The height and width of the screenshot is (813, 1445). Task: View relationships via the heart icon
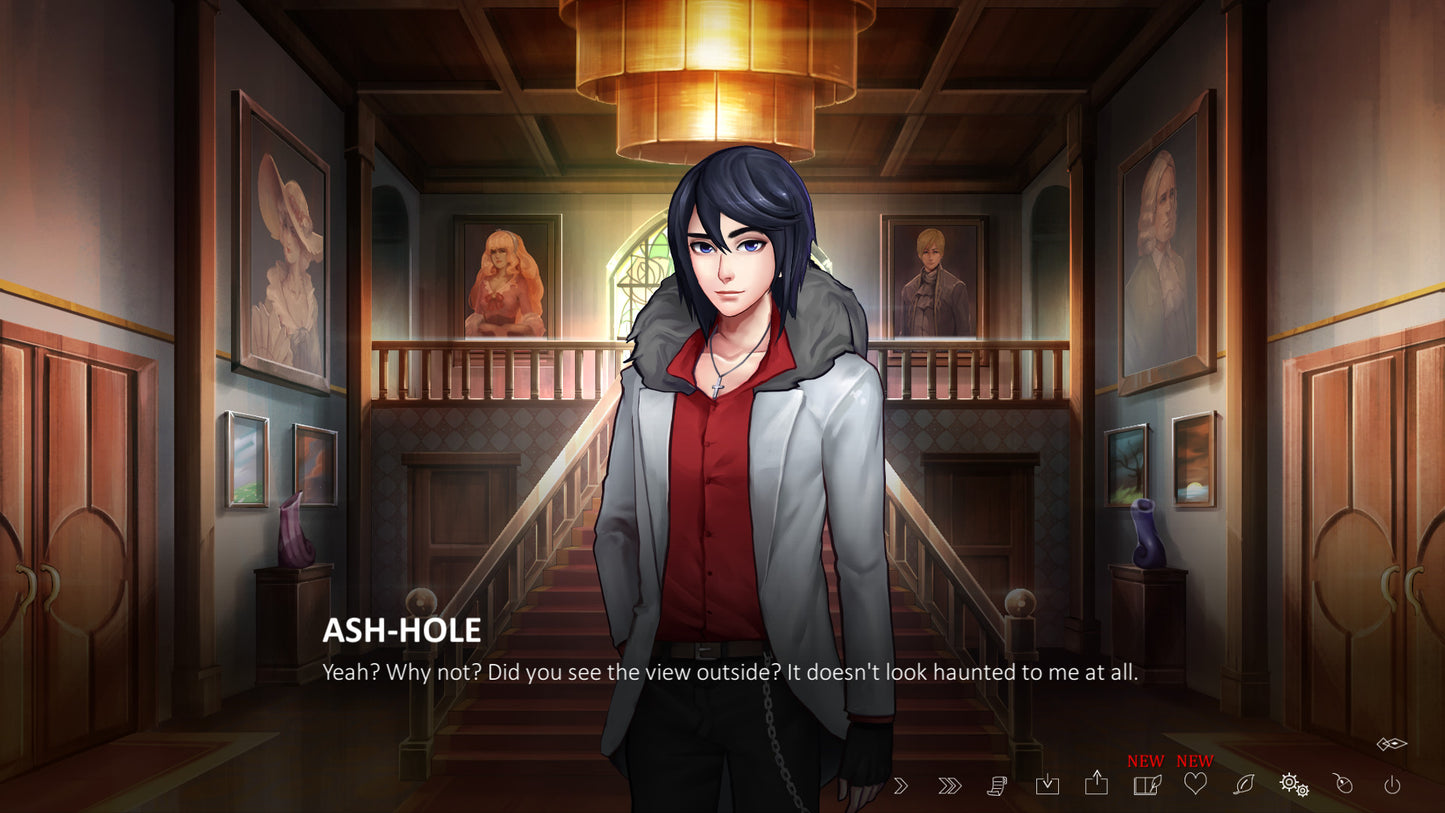[1196, 786]
